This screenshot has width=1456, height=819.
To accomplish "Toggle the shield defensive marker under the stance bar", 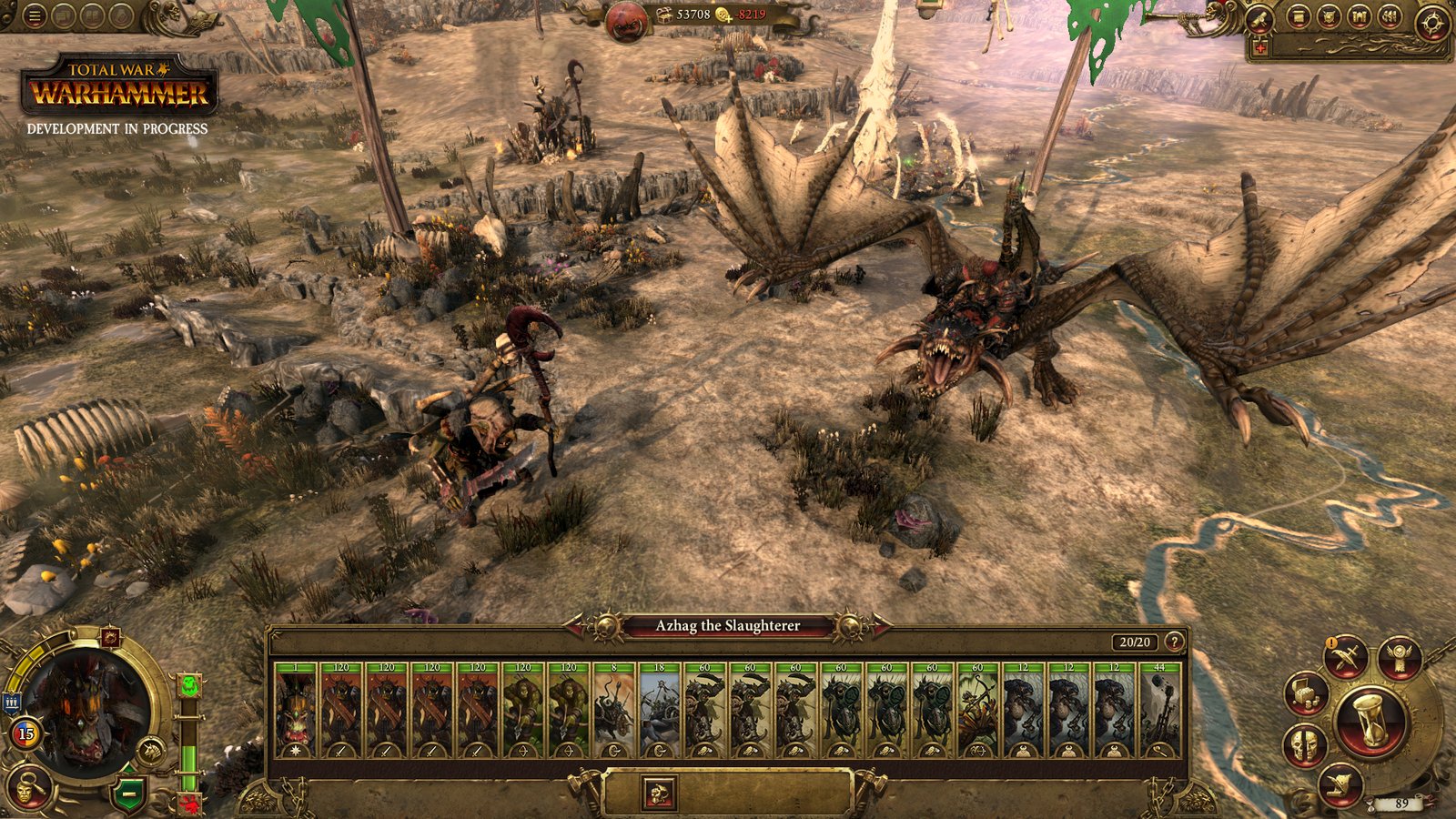I will (x=128, y=794).
